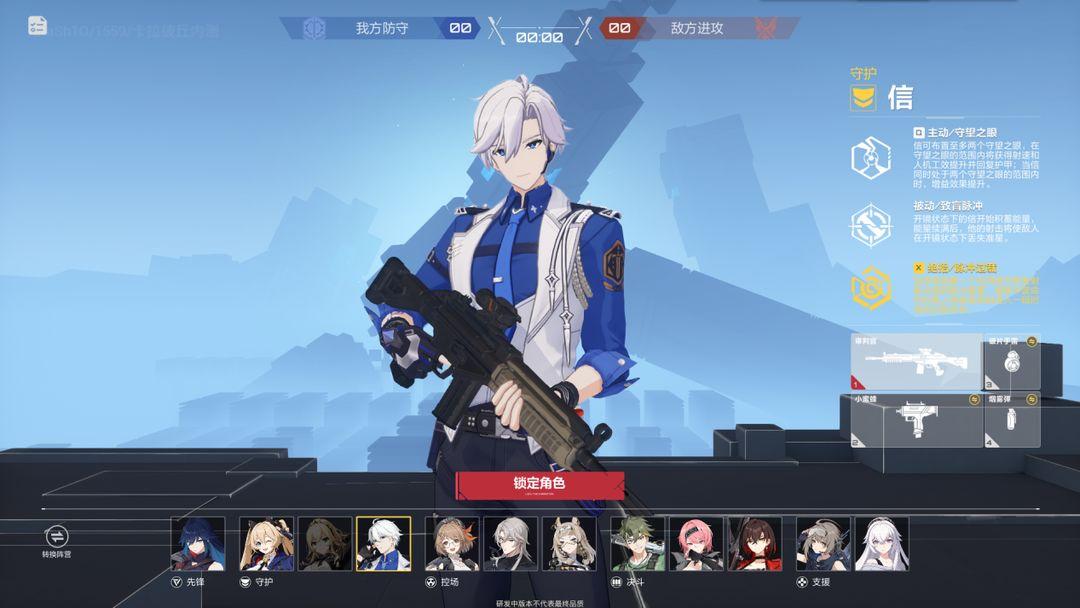Image resolution: width=1080 pixels, height=608 pixels.
Task: Select the long white-haired support portrait
Action: (882, 543)
